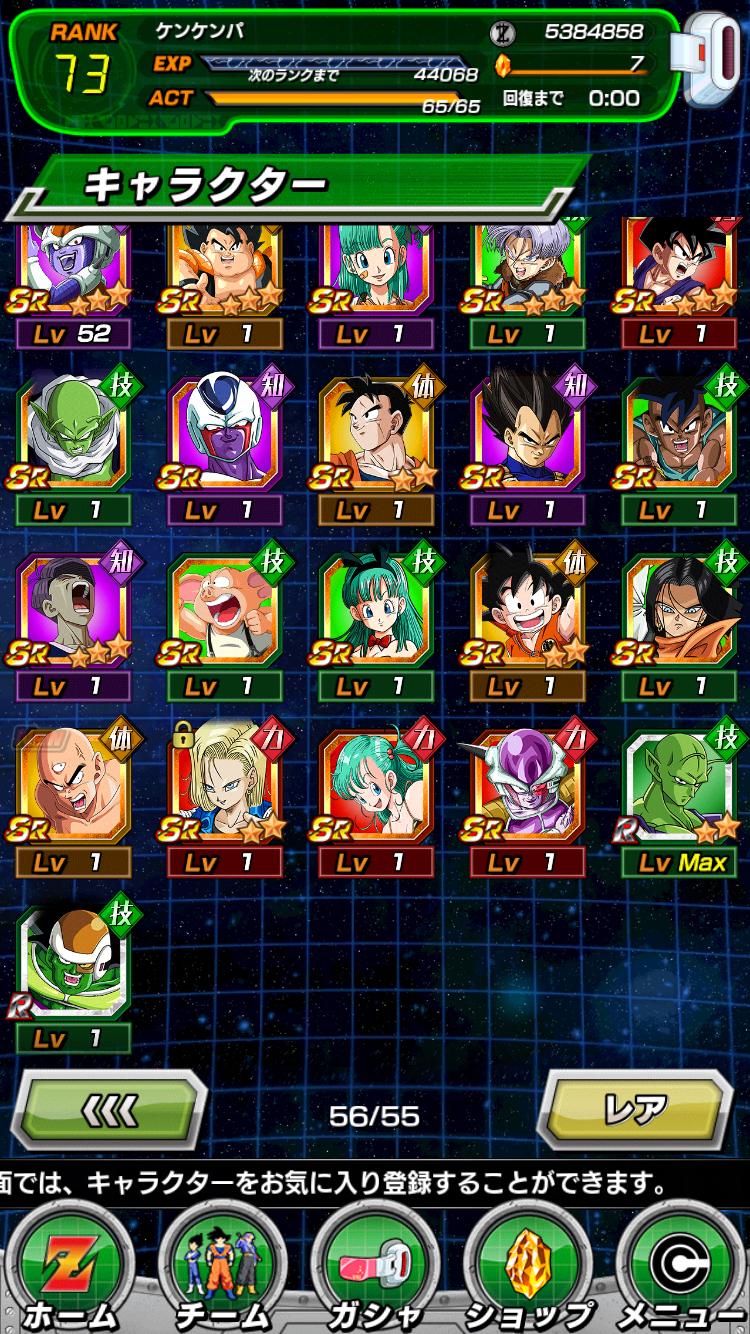Select the helmeted green alien R card

coord(73,962)
